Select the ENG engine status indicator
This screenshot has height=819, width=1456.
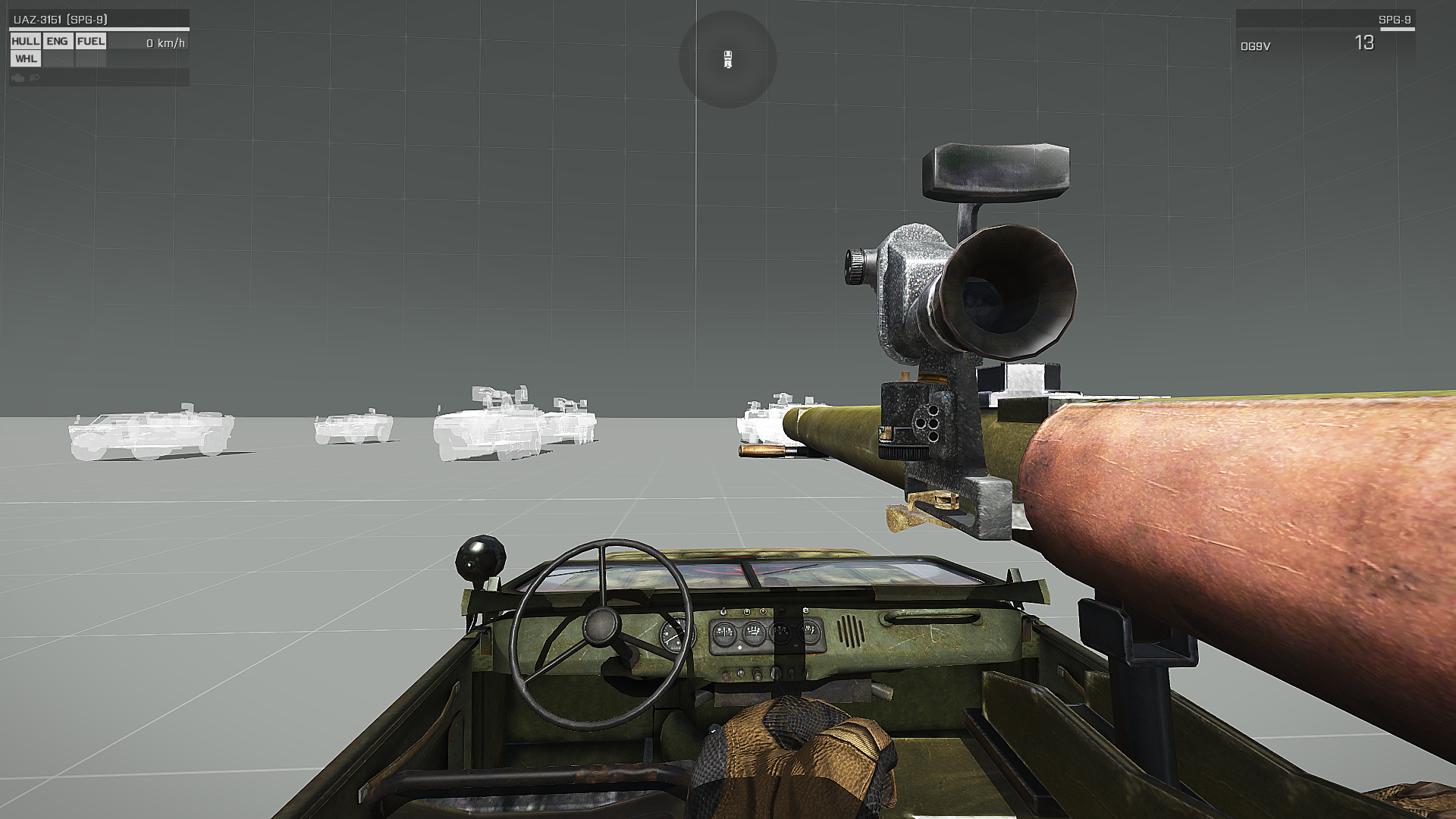pyautogui.click(x=57, y=42)
